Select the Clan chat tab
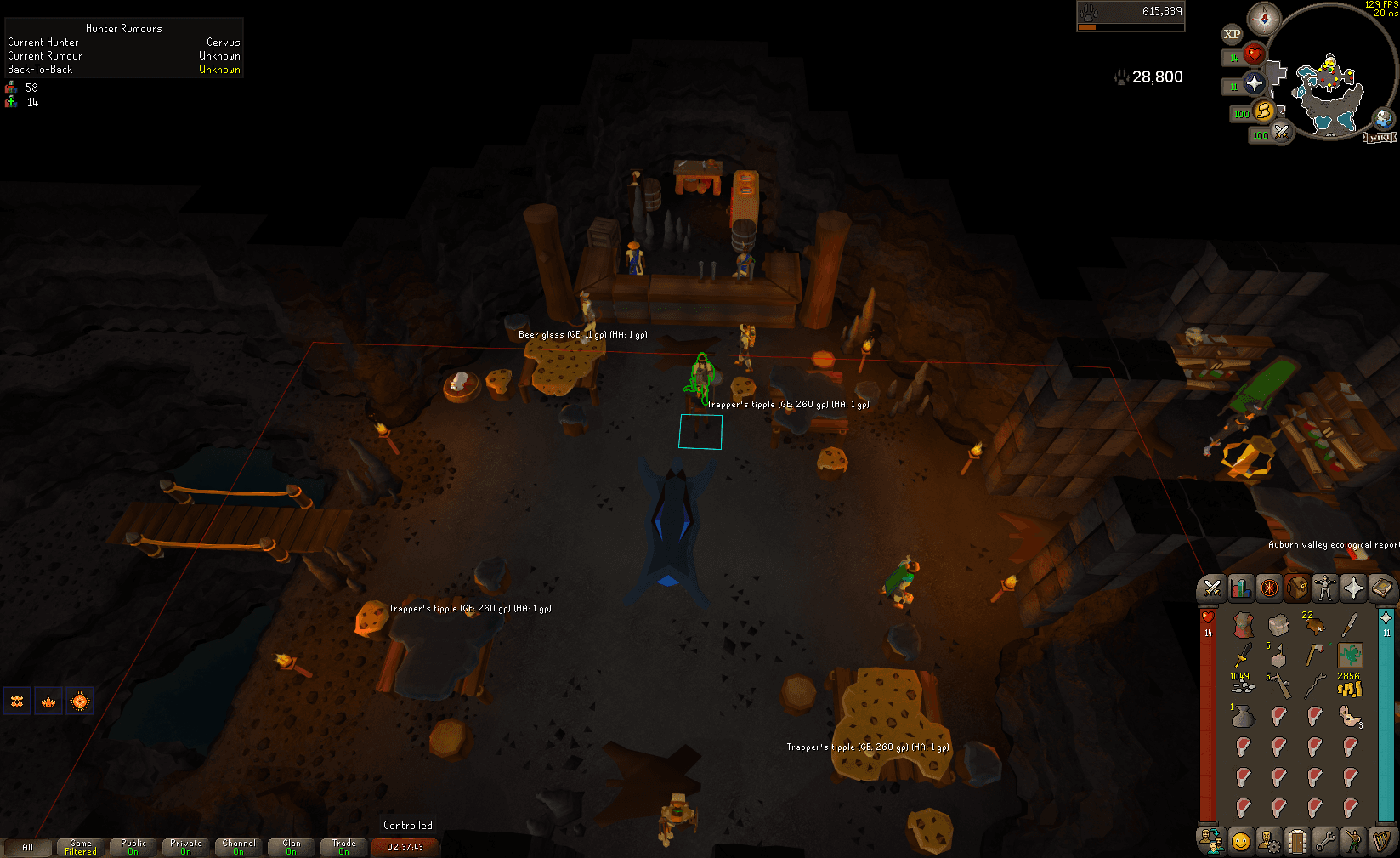1400x858 pixels. 292,845
